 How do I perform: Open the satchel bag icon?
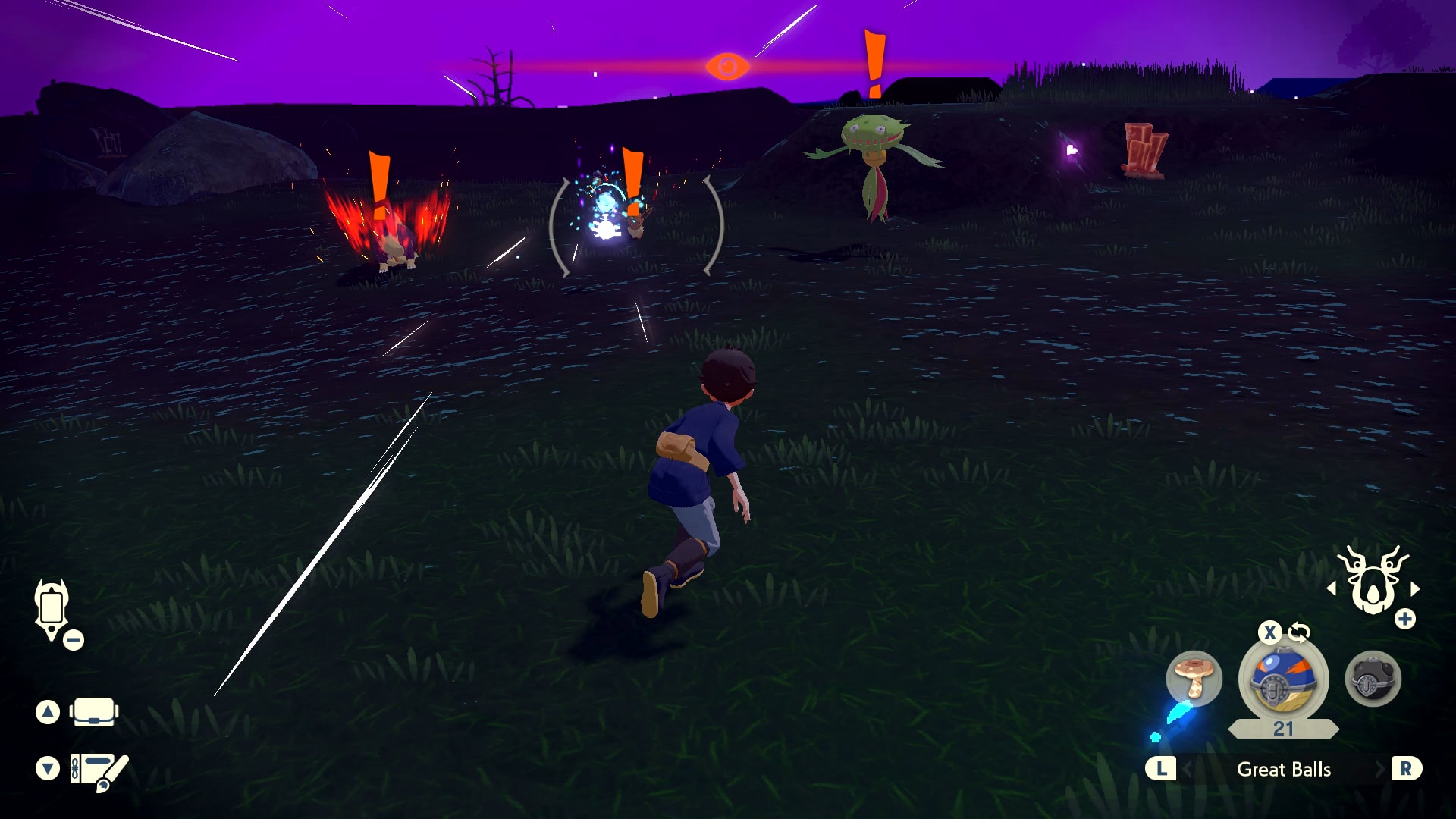pyautogui.click(x=94, y=712)
